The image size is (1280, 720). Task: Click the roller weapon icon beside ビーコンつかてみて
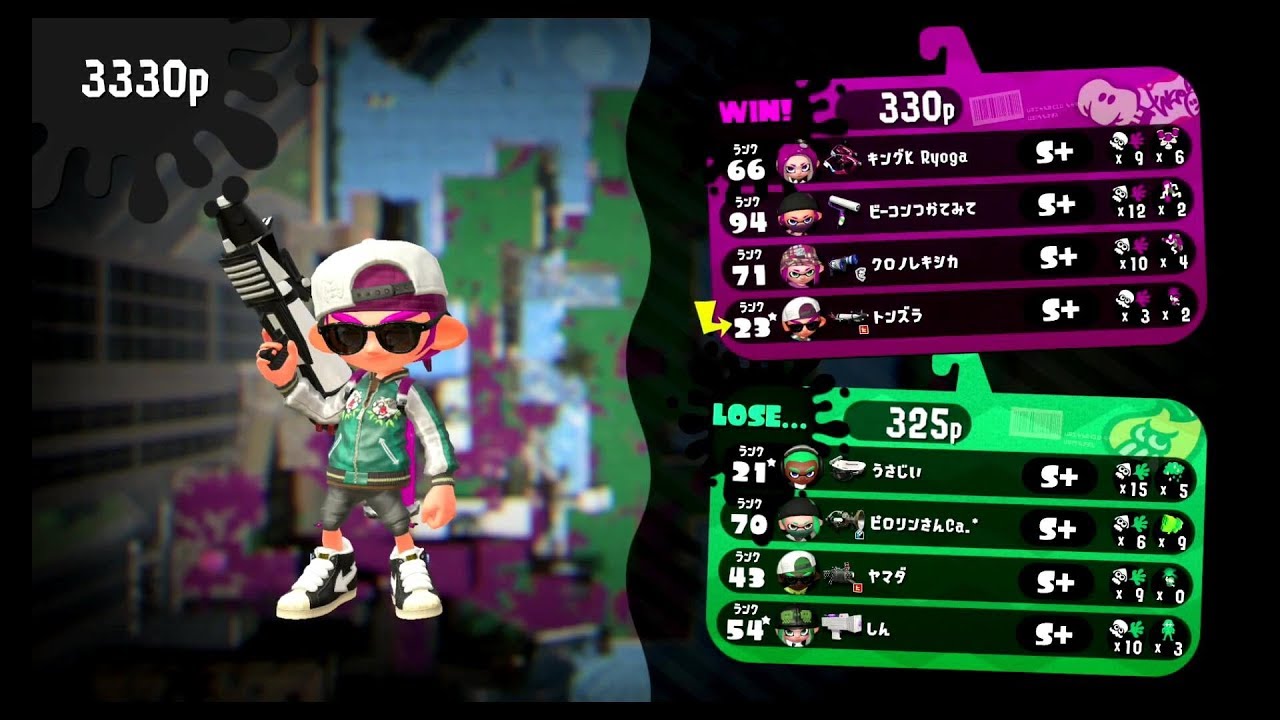tap(845, 209)
